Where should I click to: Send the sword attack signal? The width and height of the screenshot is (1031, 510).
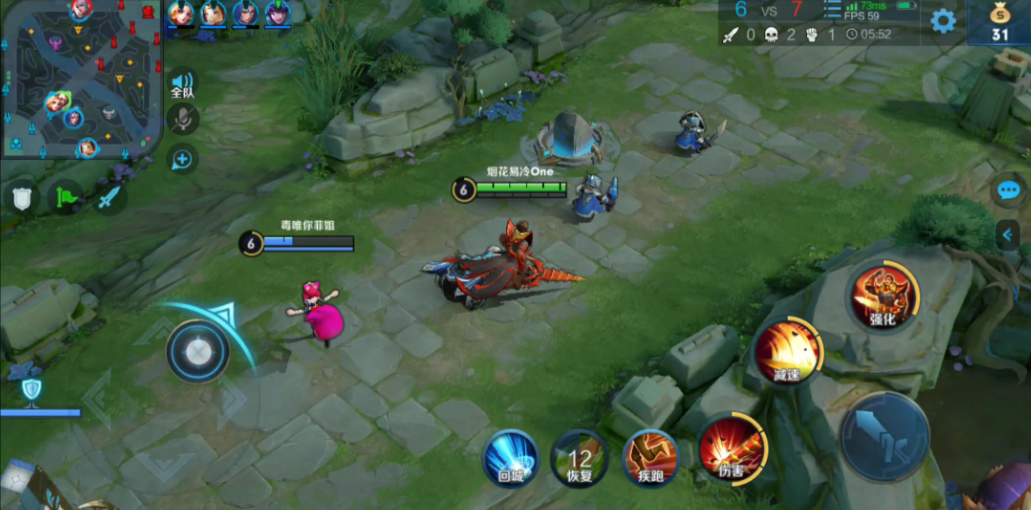pos(108,197)
